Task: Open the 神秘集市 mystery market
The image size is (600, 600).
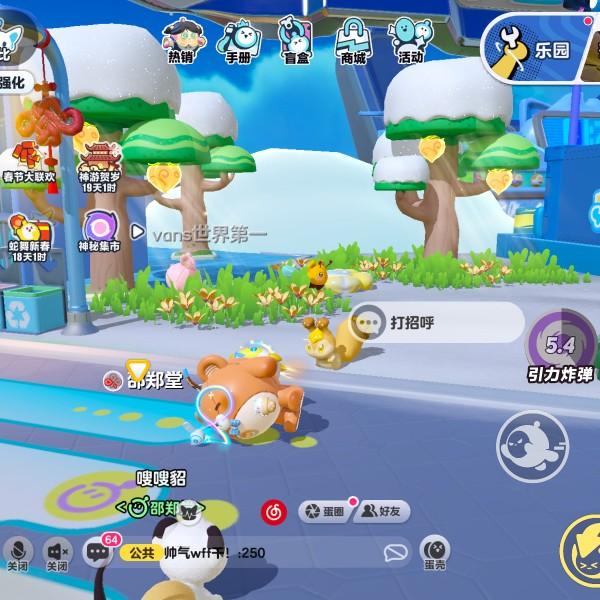Action: (100, 230)
